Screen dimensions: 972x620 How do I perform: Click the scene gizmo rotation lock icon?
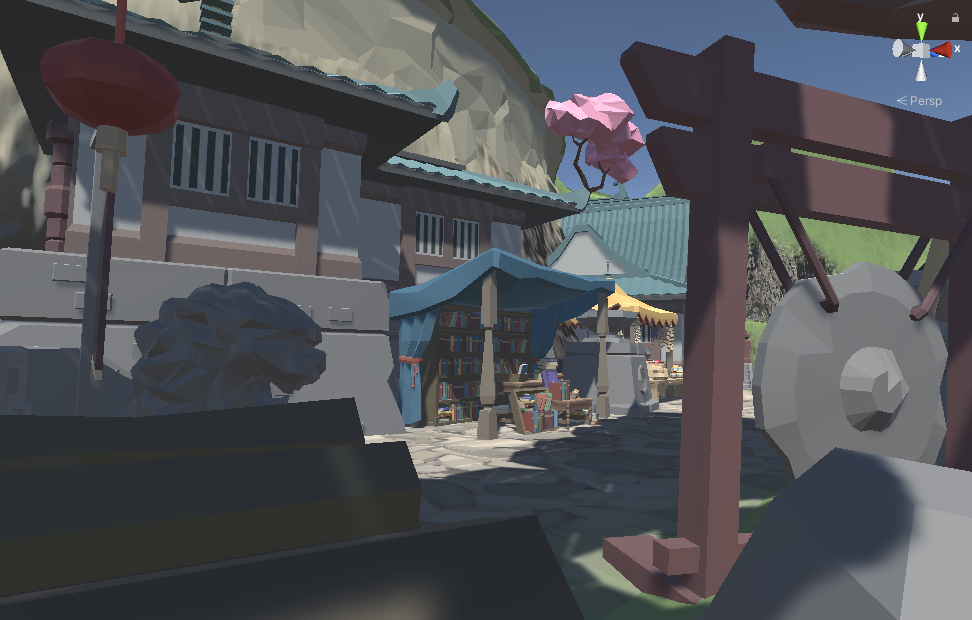pyautogui.click(x=954, y=18)
